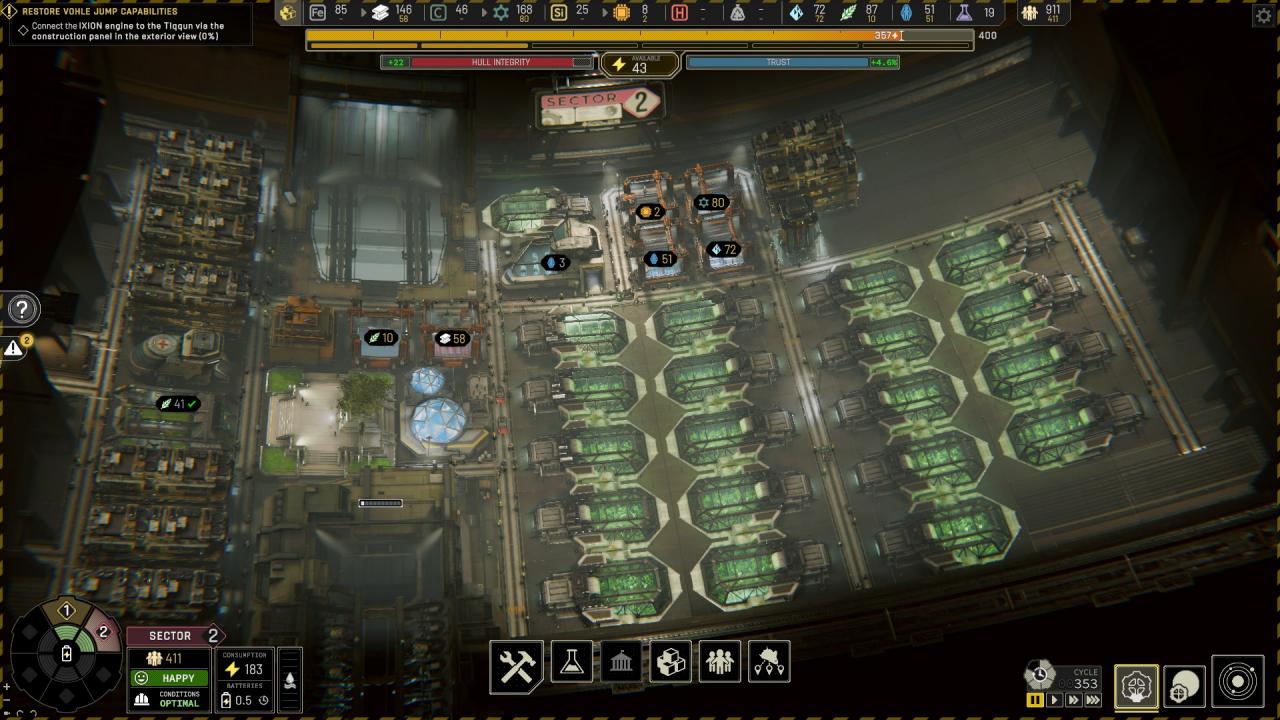Switch to the station interior view
The height and width of the screenshot is (720, 1280).
coord(1136,686)
